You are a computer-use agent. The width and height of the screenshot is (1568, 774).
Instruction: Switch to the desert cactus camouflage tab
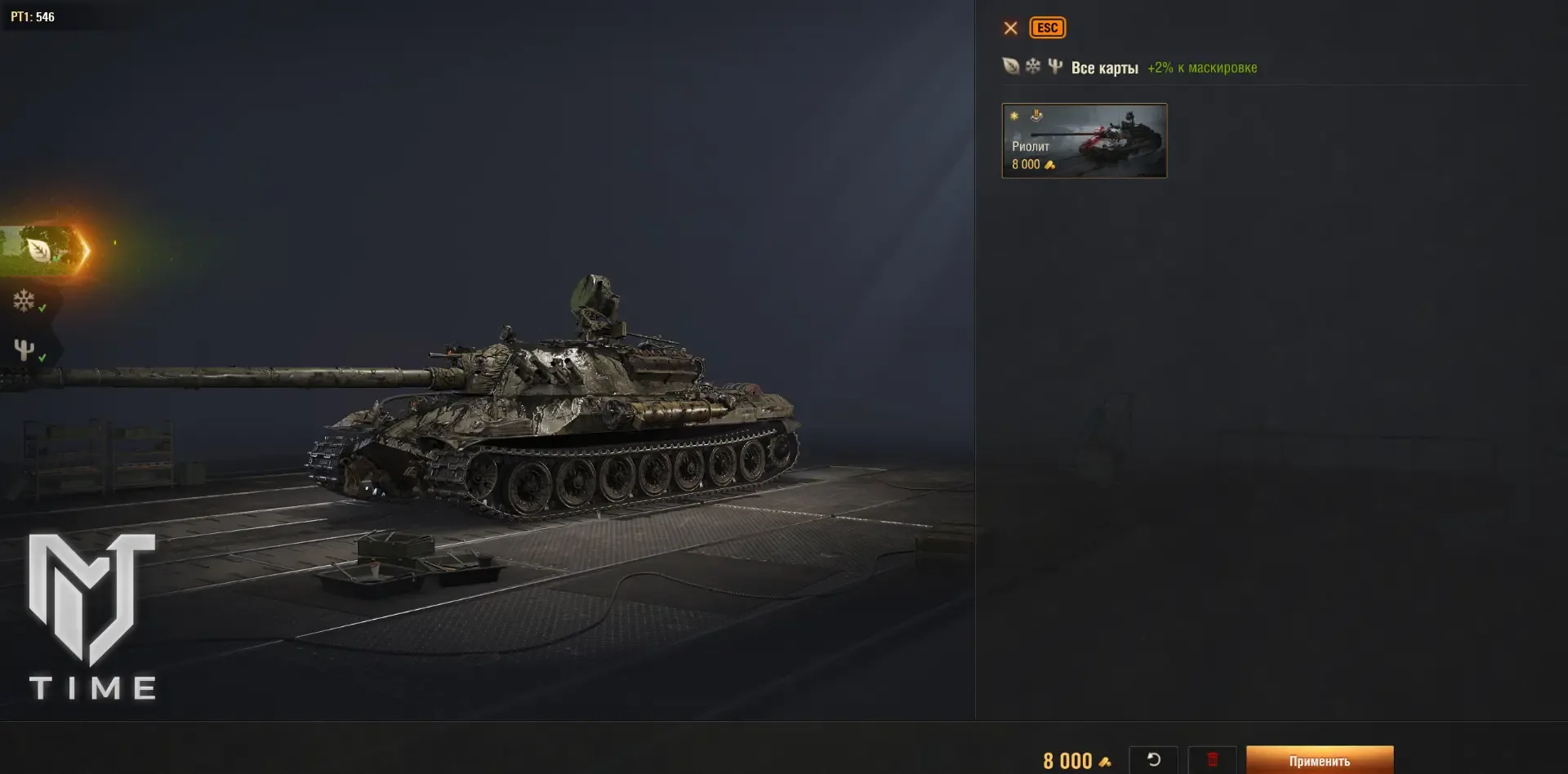tap(24, 350)
